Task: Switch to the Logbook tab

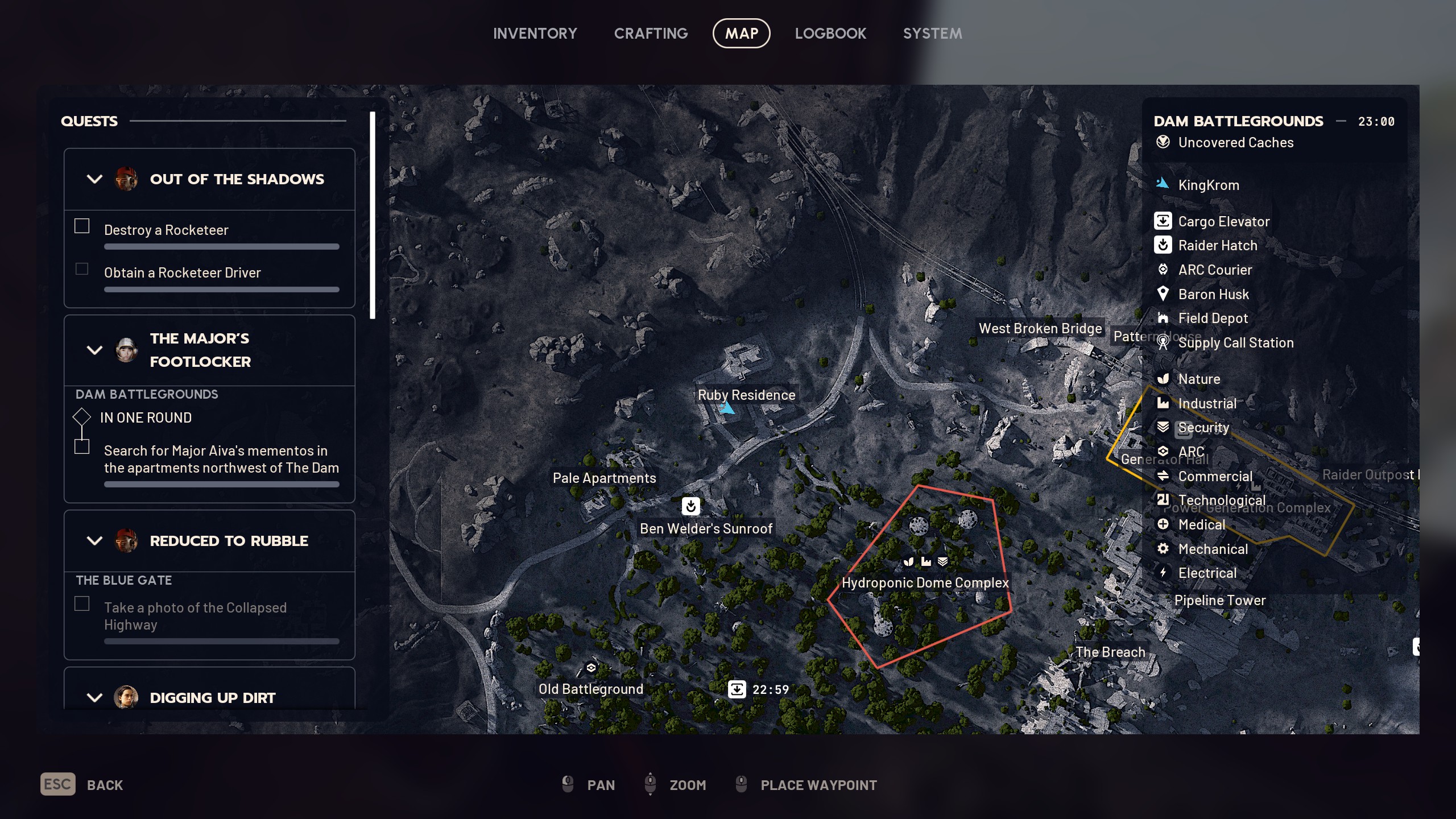Action: (x=830, y=33)
